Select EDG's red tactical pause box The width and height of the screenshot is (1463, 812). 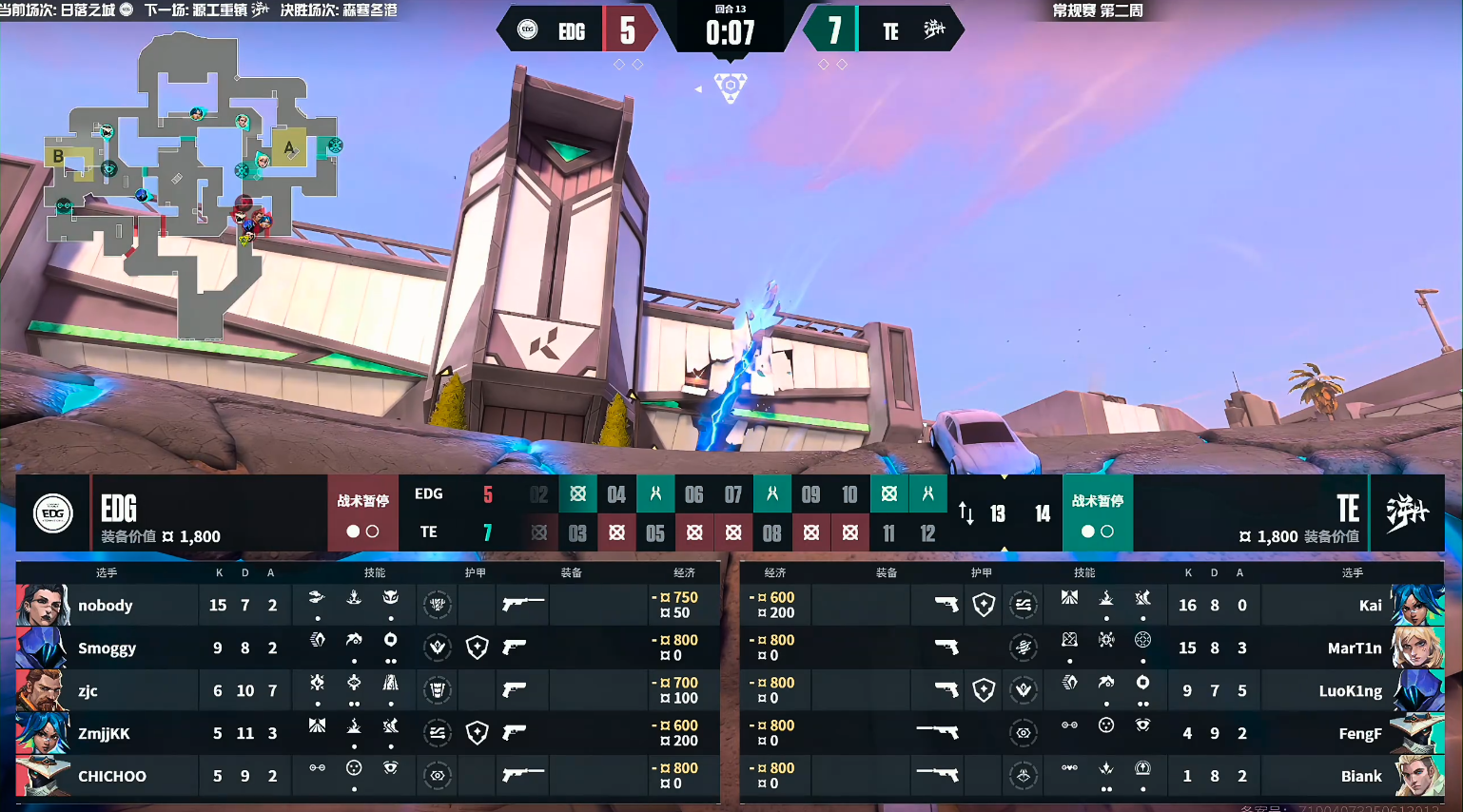point(362,513)
